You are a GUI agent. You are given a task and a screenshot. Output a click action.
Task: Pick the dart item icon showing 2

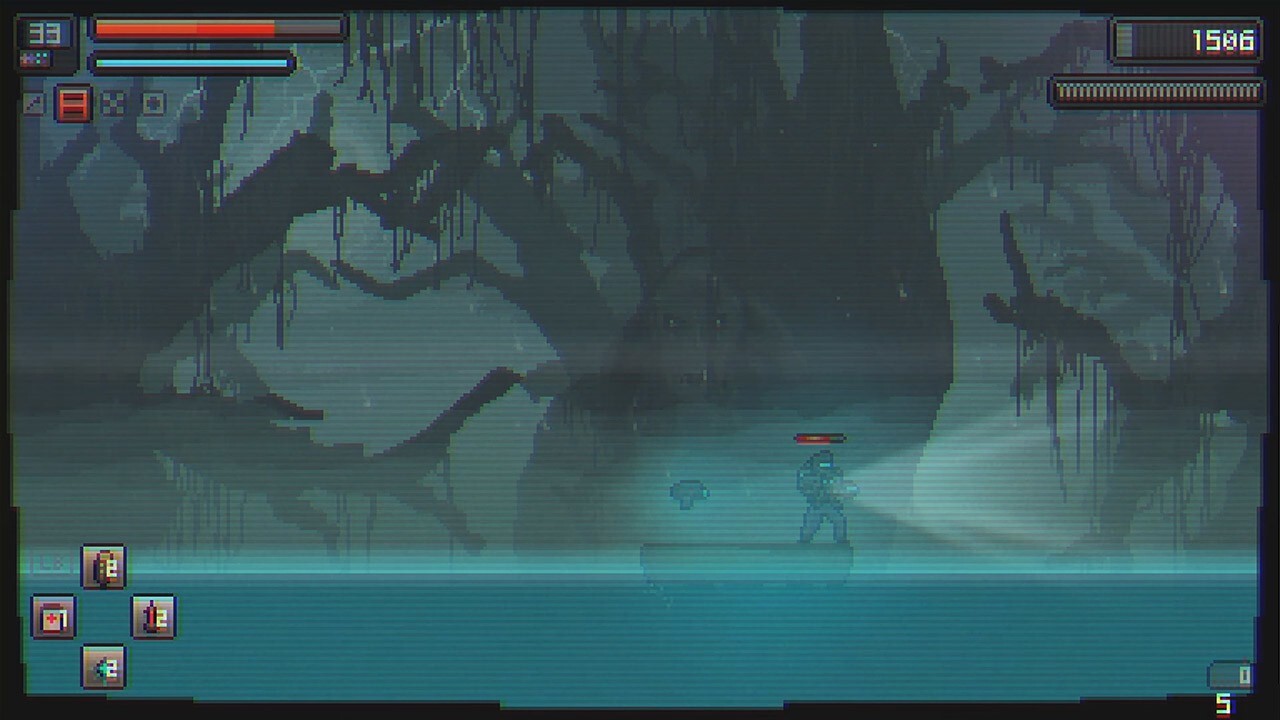(x=103, y=667)
